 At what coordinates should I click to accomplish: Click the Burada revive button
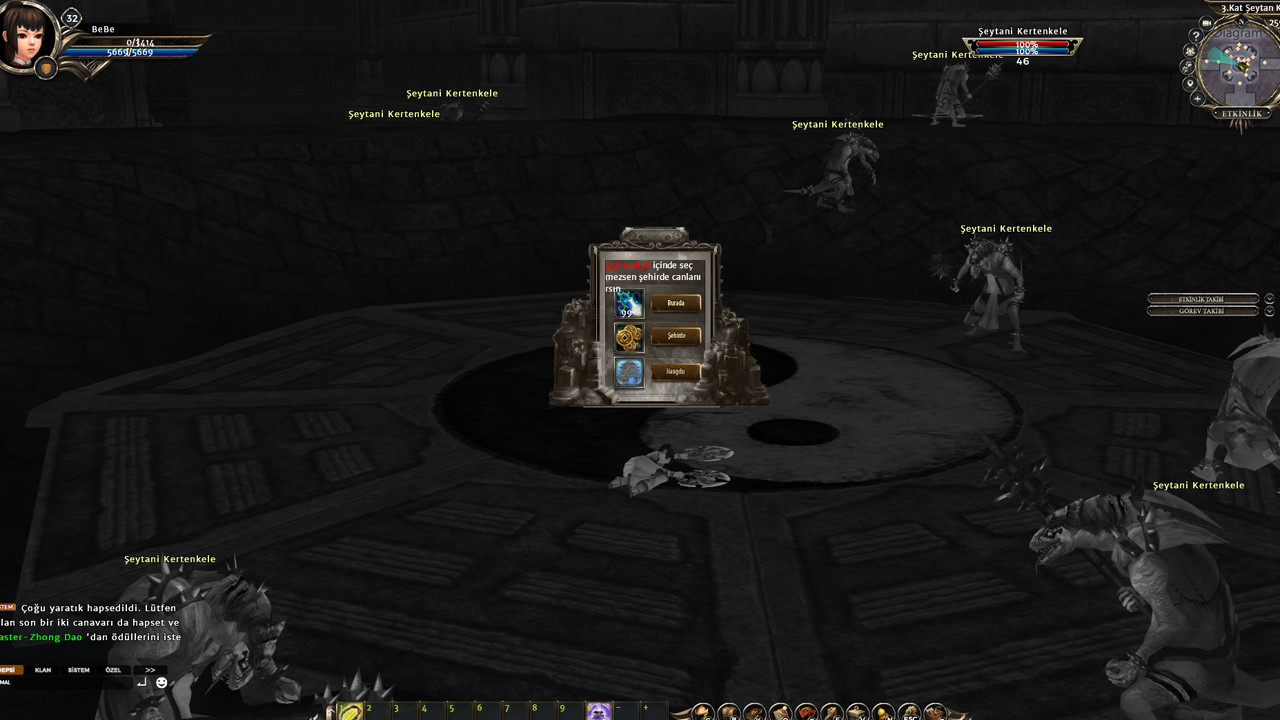click(676, 302)
